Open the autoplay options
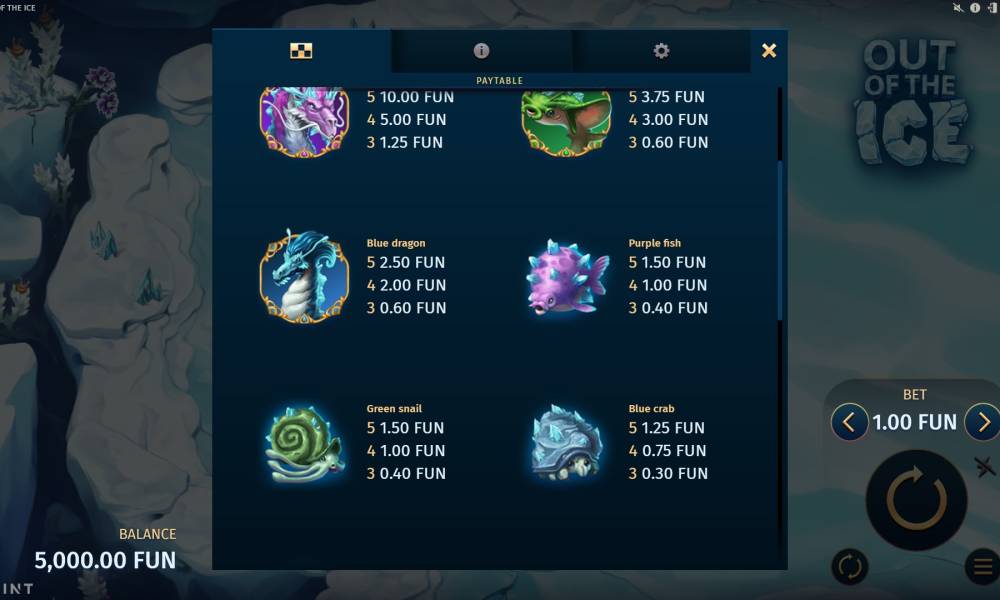The height and width of the screenshot is (600, 1000). 850,567
